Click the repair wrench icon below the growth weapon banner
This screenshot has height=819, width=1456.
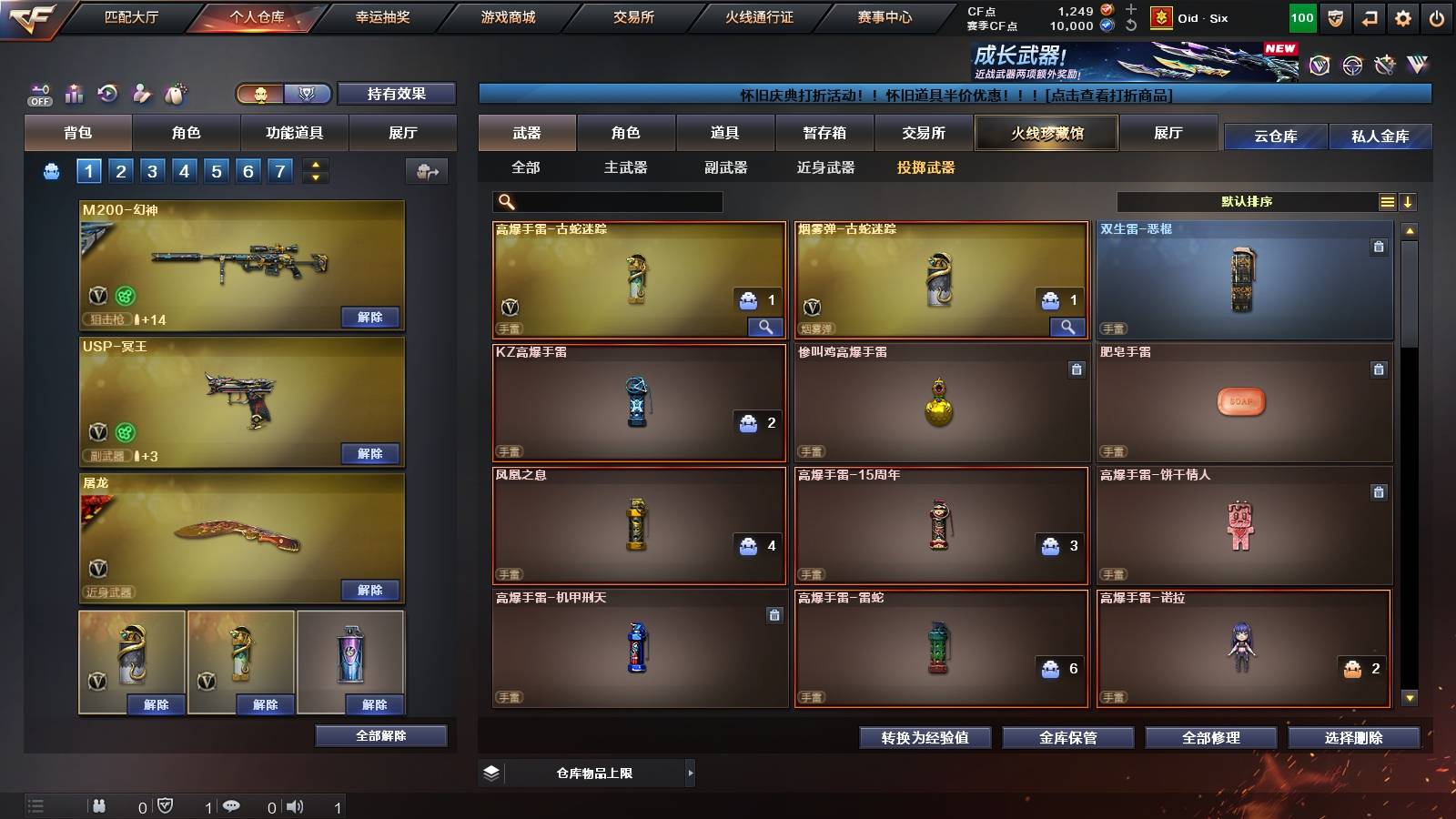click(x=1385, y=66)
